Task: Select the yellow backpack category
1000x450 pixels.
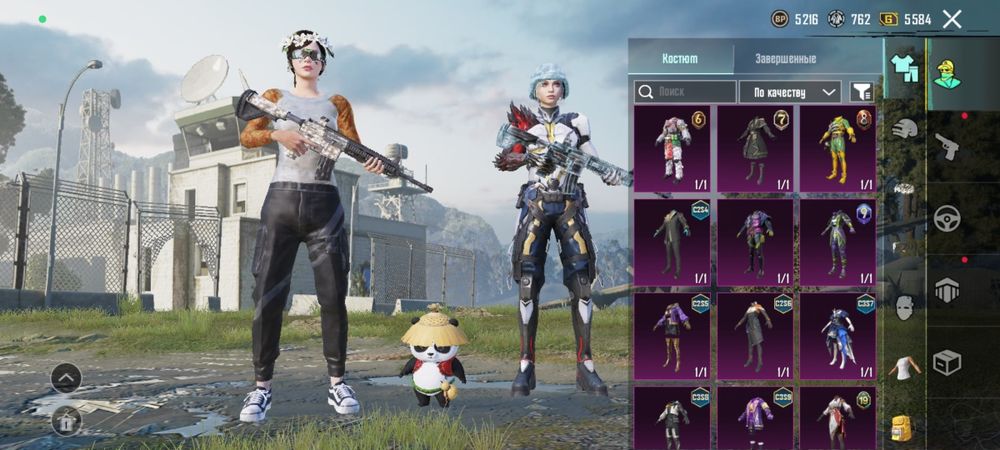Action: 903,428
